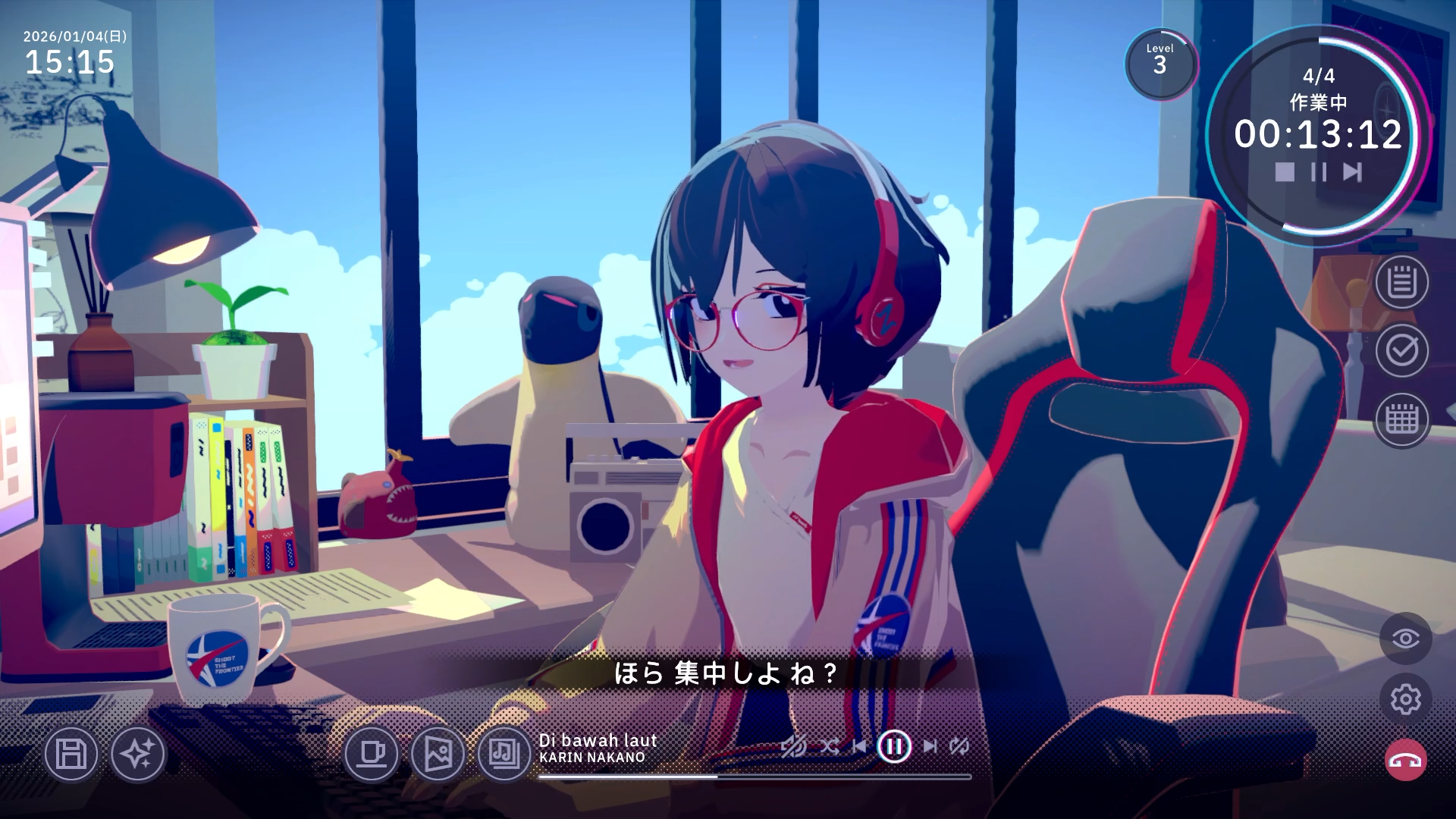
Task: Open the sparkle effects menu
Action: tap(140, 755)
